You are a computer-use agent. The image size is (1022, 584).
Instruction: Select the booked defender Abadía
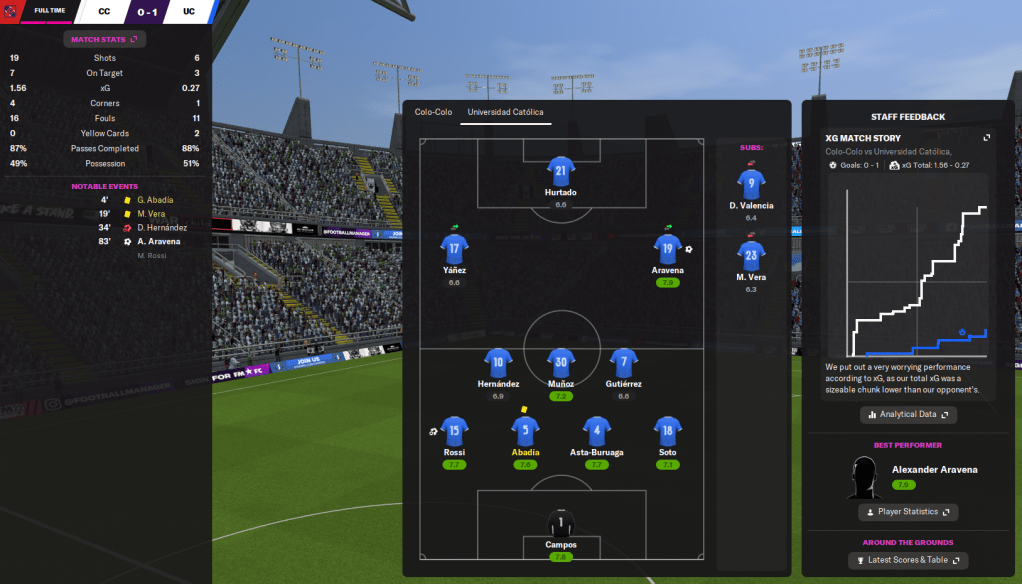(x=525, y=432)
